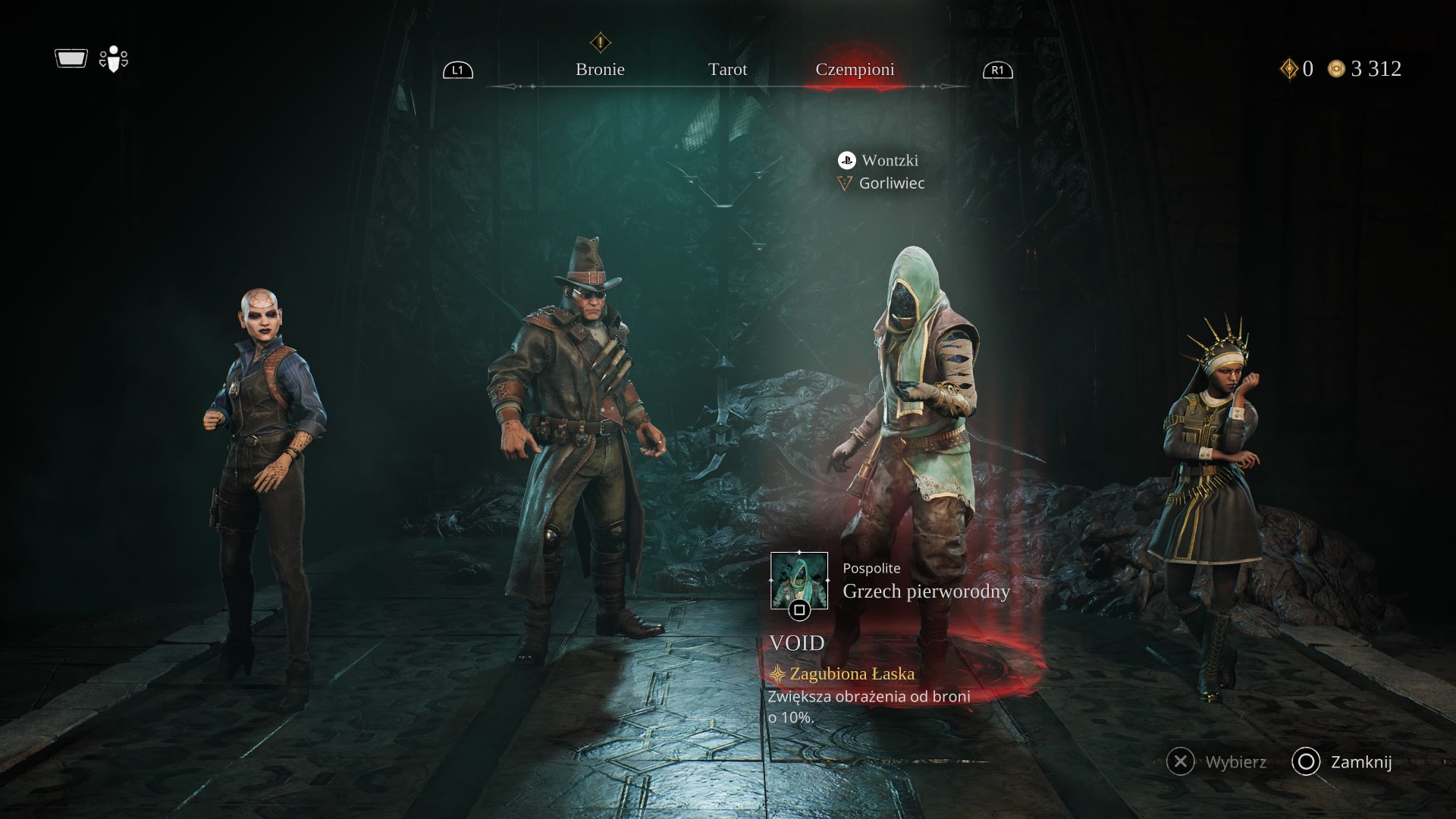Open the white touchpad-shaped icon
Image resolution: width=1456 pixels, height=819 pixels.
[x=71, y=58]
